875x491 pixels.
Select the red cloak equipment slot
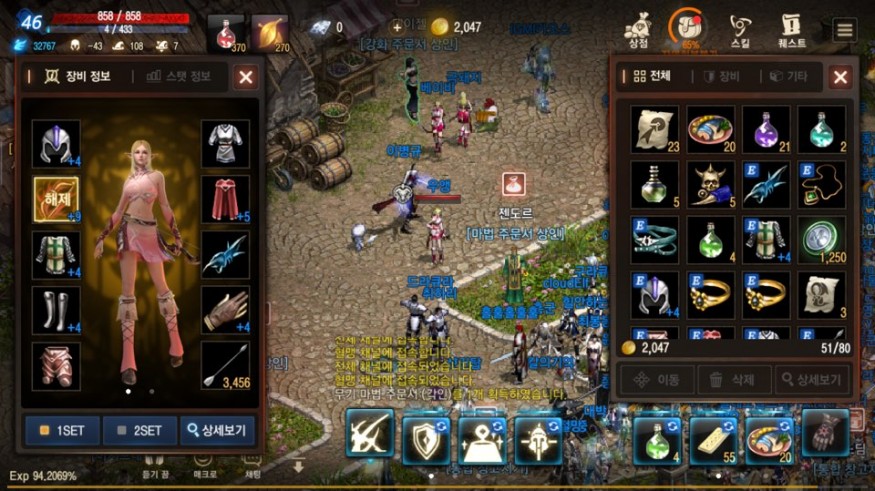[225, 200]
